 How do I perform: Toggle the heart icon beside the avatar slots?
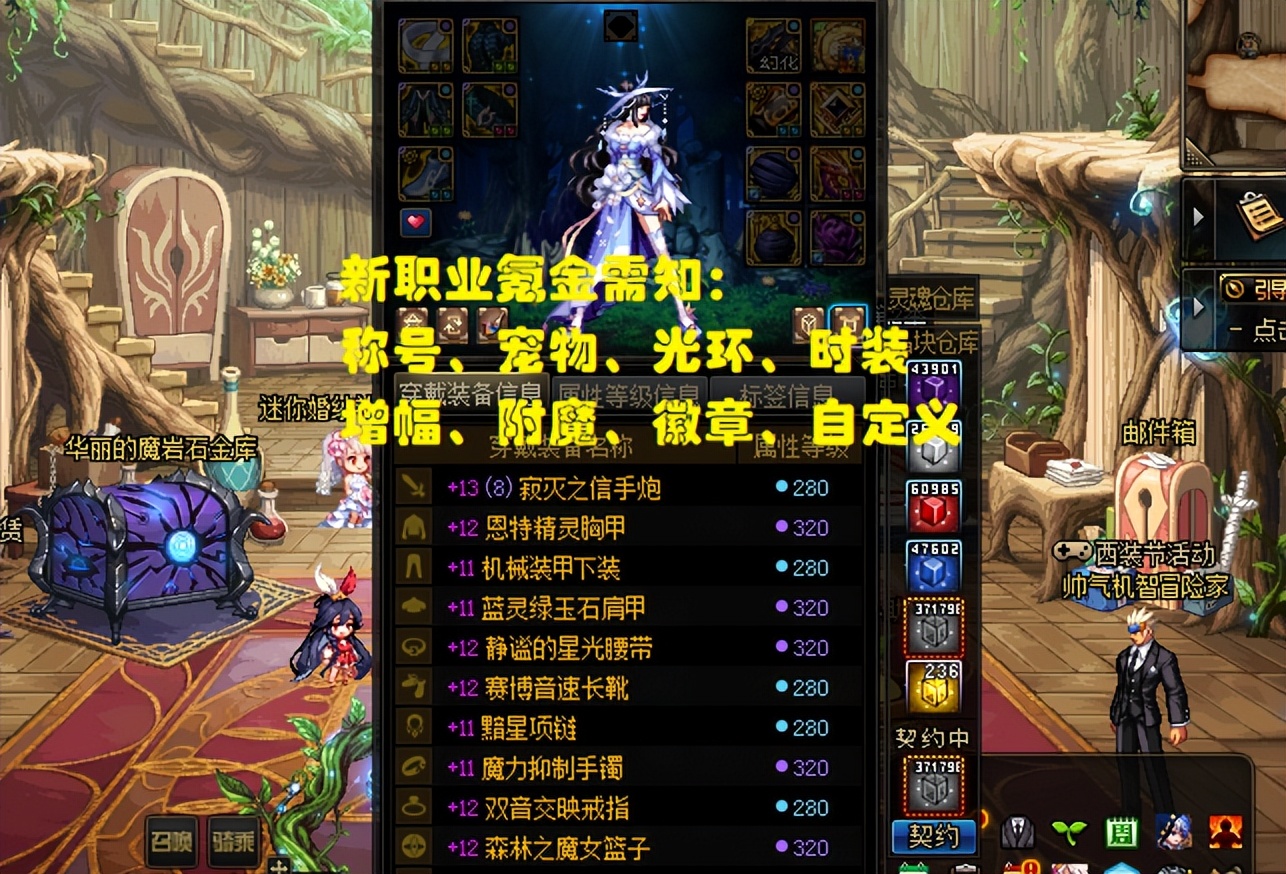(418, 222)
